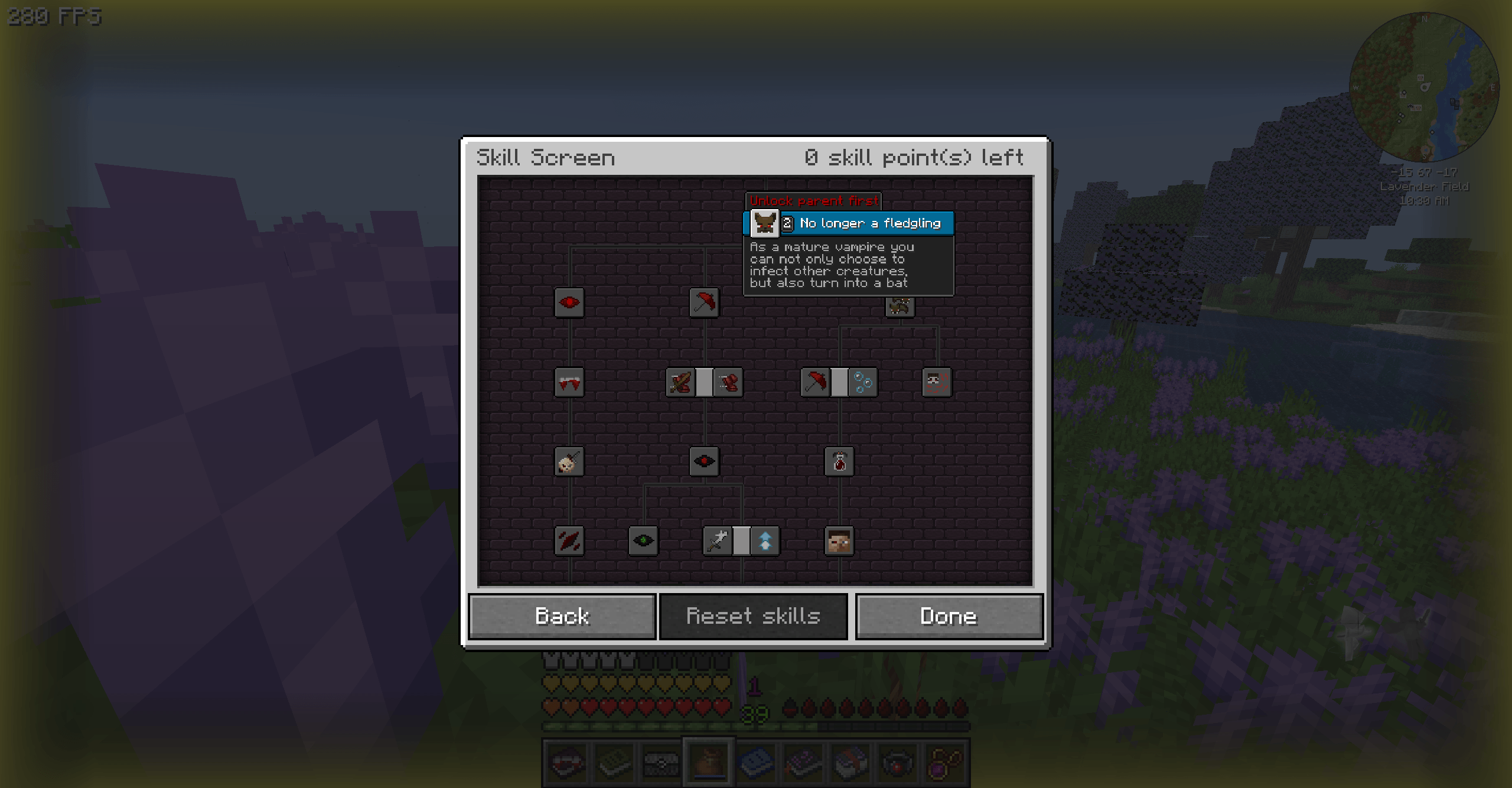Unlock the blood potion bottle skill
This screenshot has height=788, width=1512.
point(839,461)
